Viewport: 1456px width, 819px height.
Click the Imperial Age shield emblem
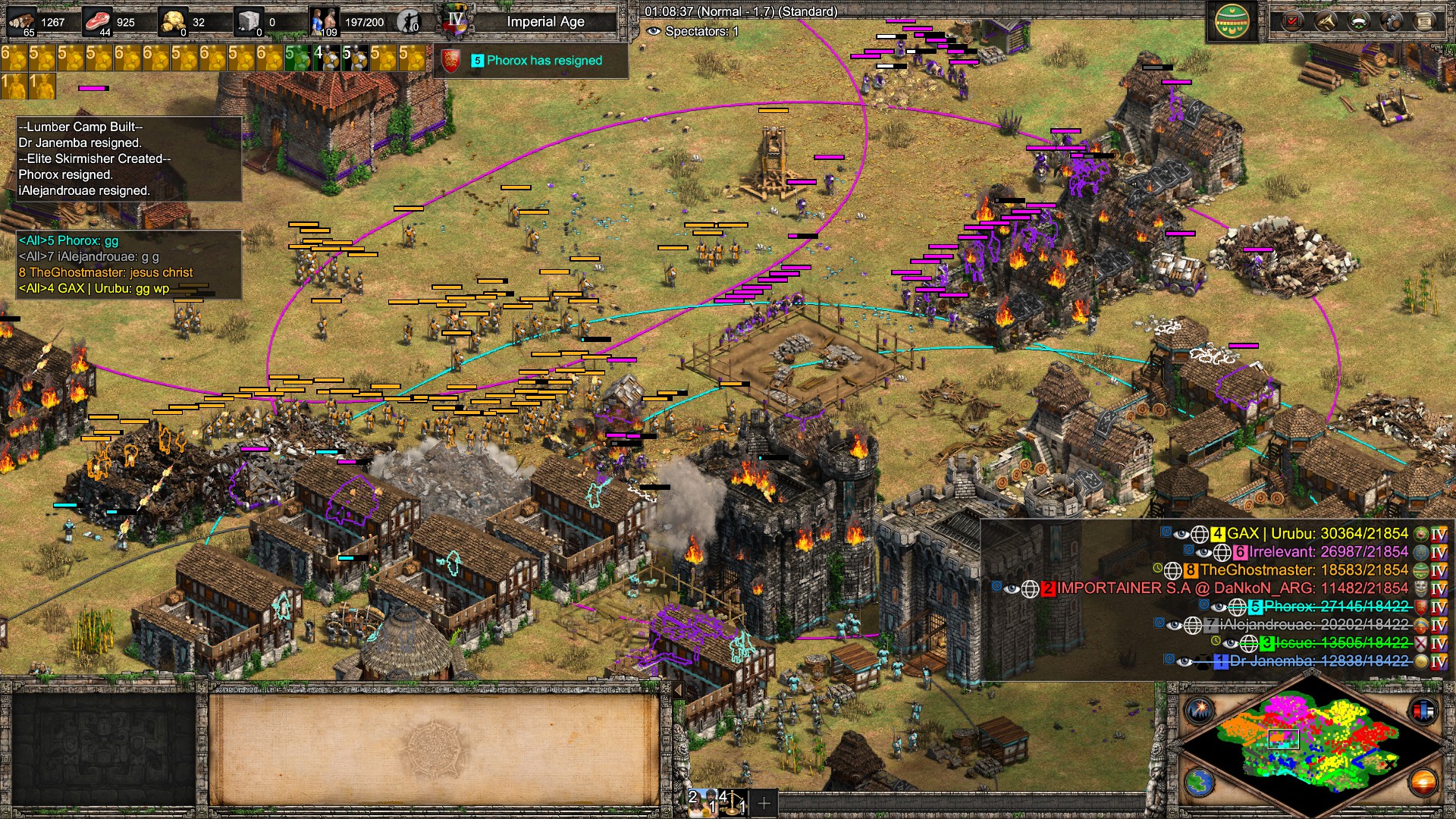point(456,22)
